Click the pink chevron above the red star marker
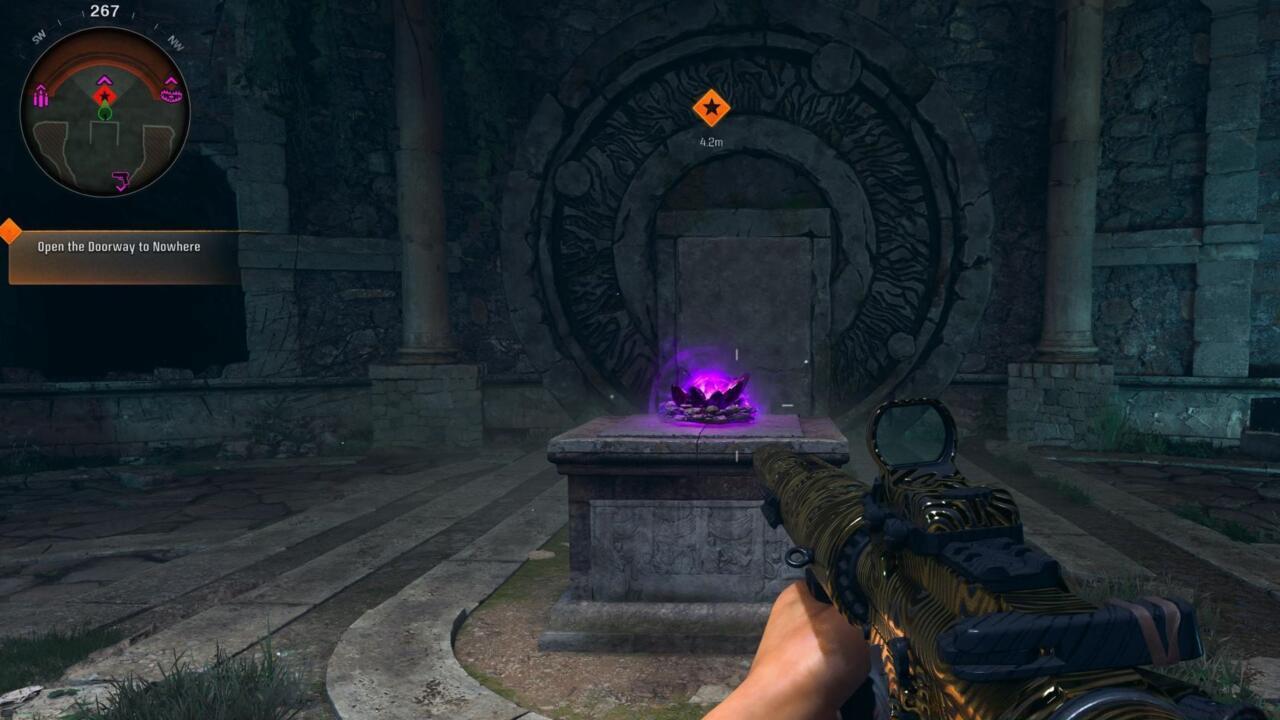 (104, 81)
